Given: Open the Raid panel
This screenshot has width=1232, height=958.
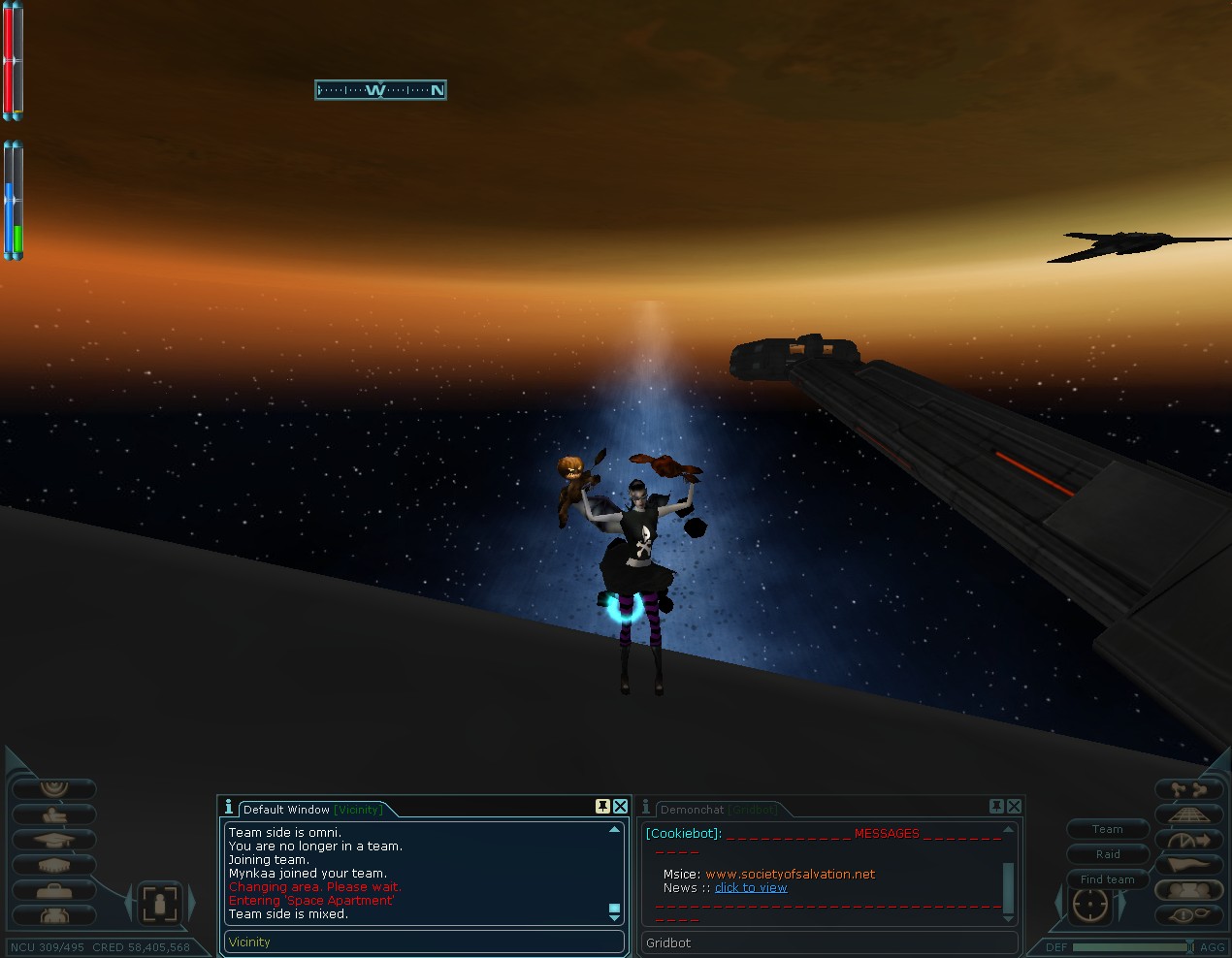Looking at the screenshot, I should (x=1107, y=854).
